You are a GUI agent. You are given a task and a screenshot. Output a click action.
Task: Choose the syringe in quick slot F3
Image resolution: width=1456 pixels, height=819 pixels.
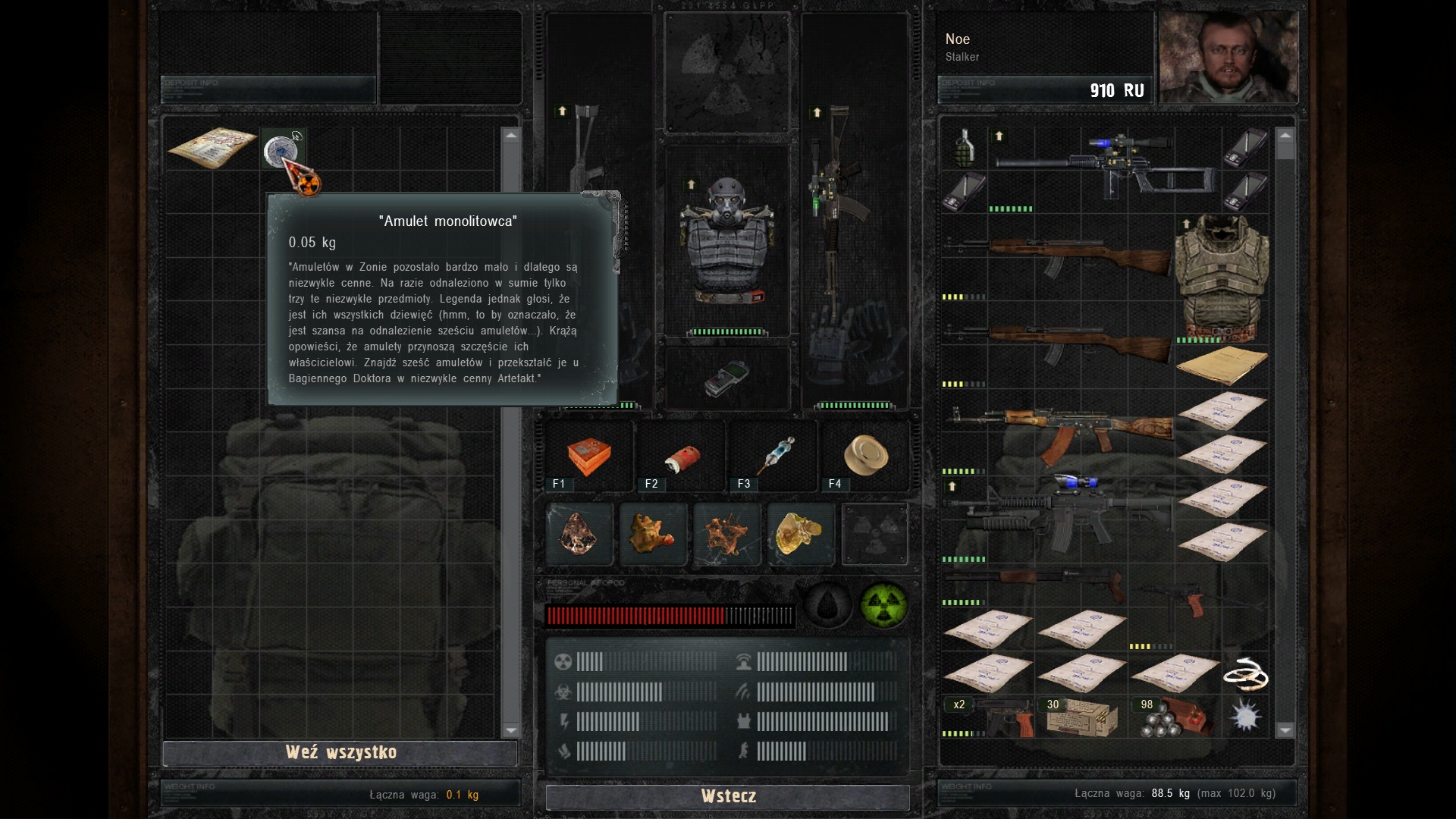(774, 455)
